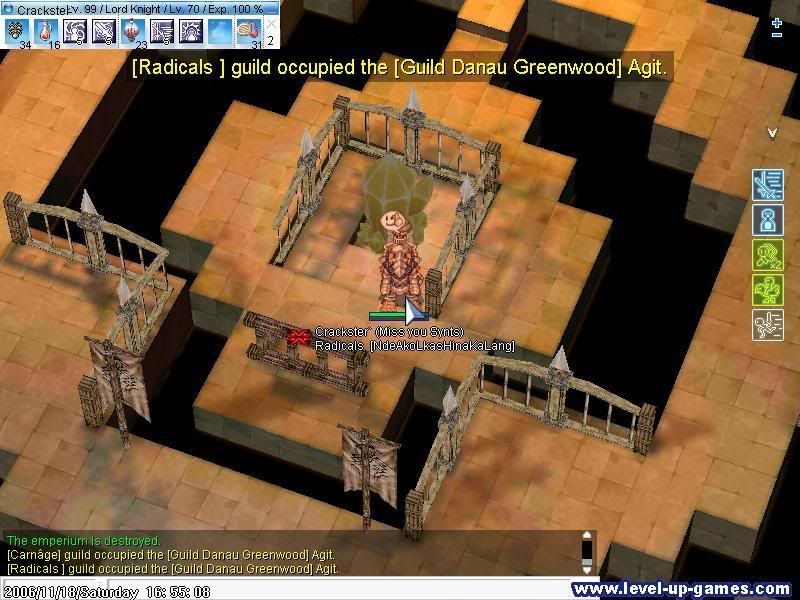Select the white figure status icon
The image size is (800, 600).
tap(767, 325)
